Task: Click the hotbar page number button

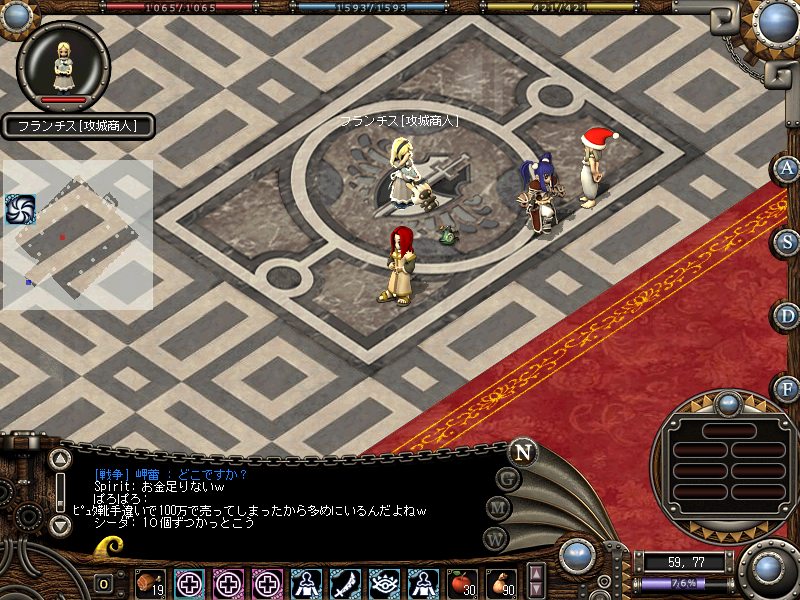Action: pyautogui.click(x=104, y=584)
